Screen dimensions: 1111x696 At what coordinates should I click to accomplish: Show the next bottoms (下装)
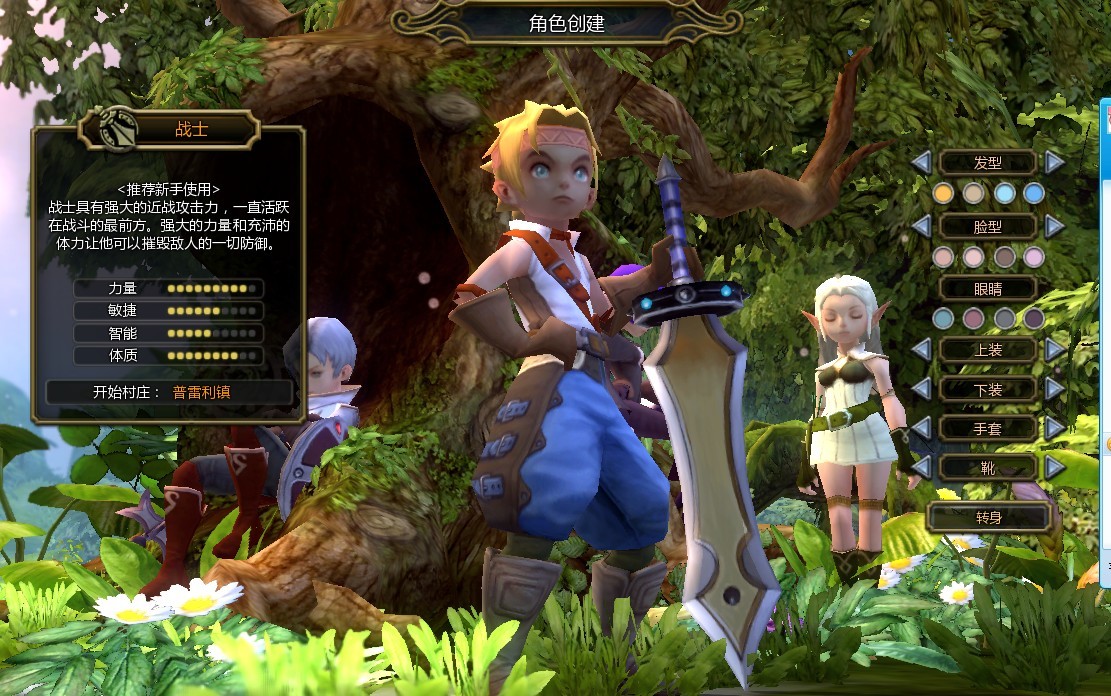click(x=1054, y=389)
